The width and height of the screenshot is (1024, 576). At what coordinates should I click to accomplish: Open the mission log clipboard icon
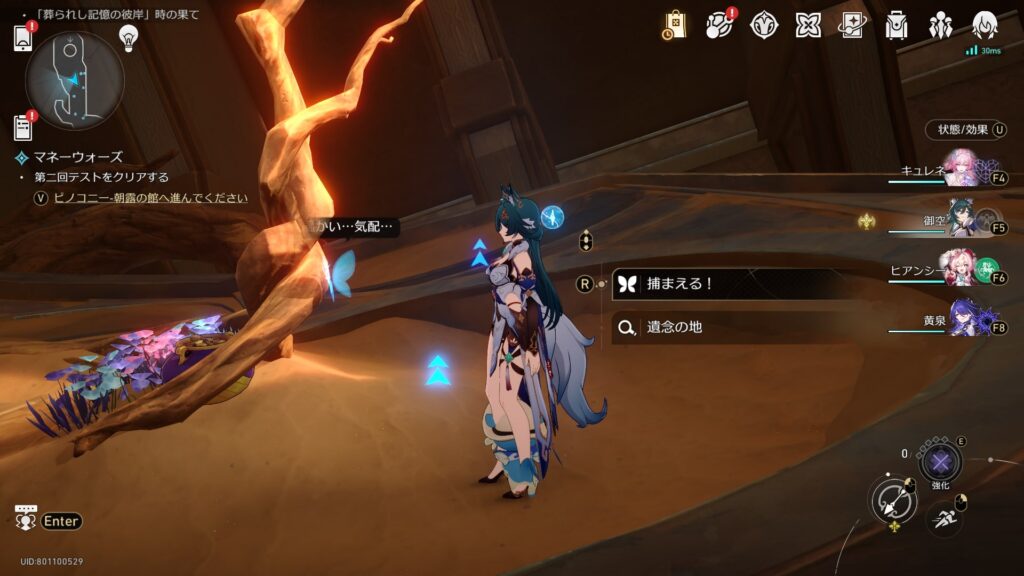pyautogui.click(x=23, y=128)
